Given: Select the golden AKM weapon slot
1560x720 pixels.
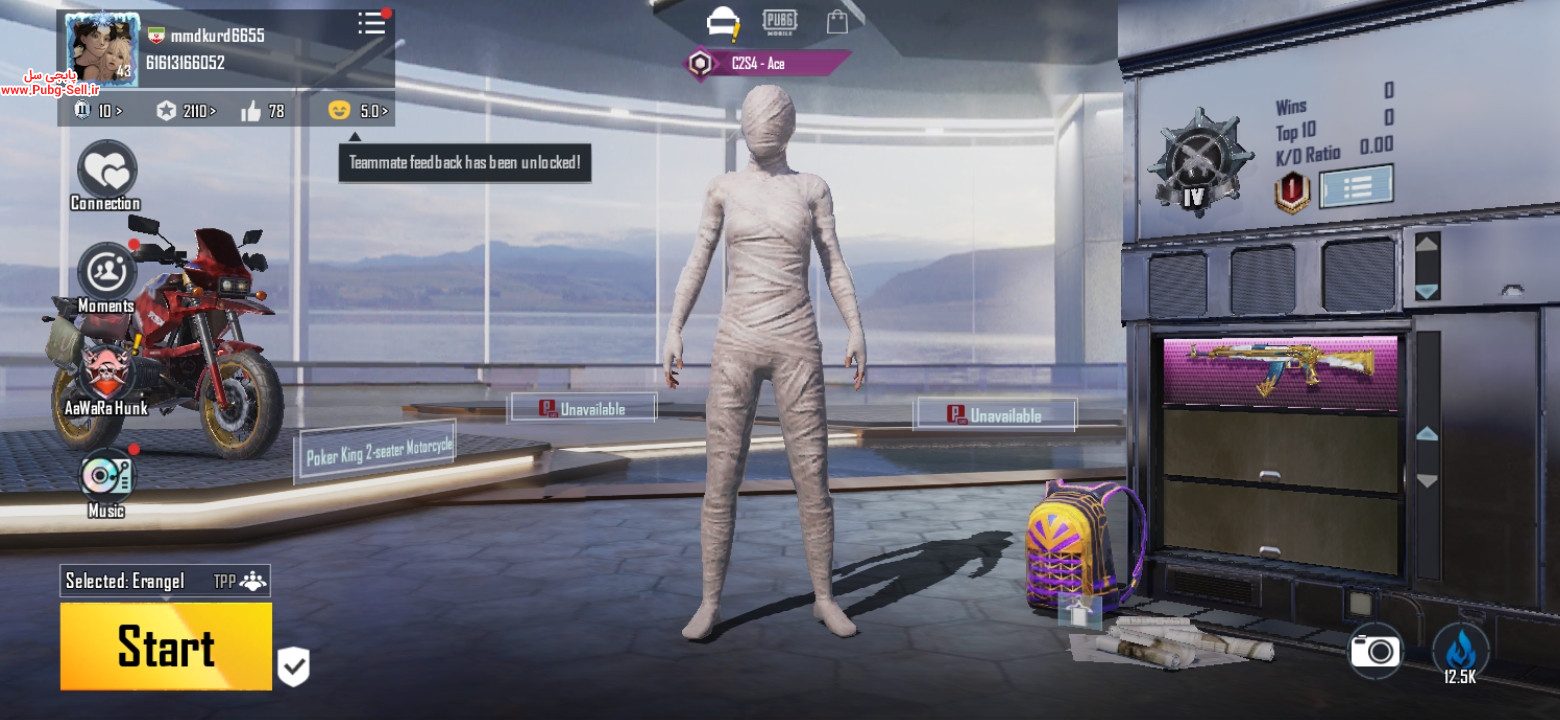Looking at the screenshot, I should click(x=1280, y=371).
